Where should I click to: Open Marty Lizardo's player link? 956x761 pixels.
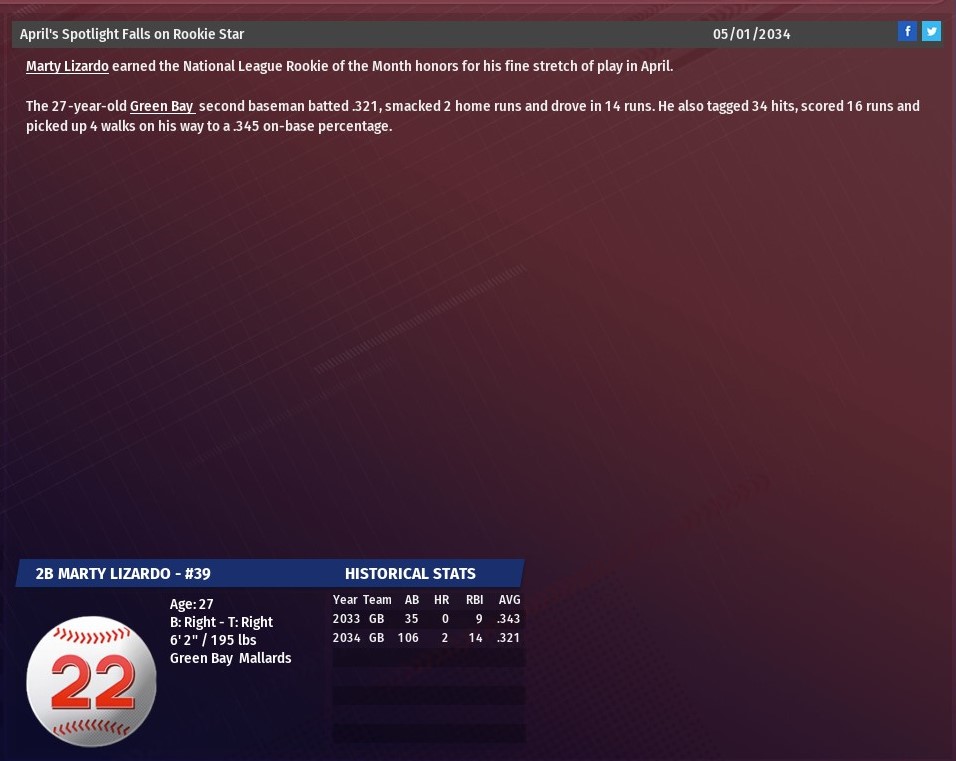67,66
